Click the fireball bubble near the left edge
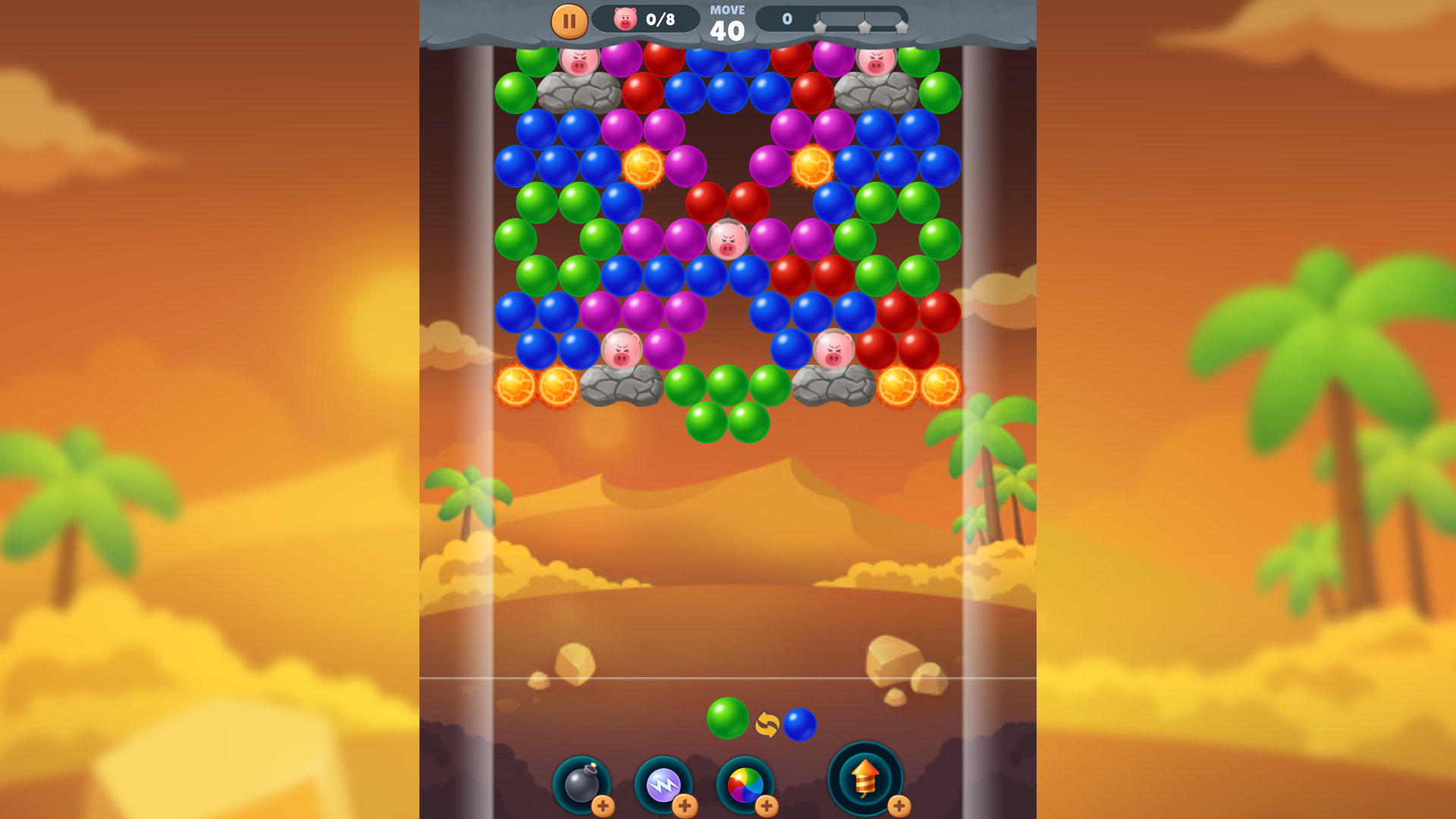This screenshot has width=1456, height=819. tap(514, 387)
